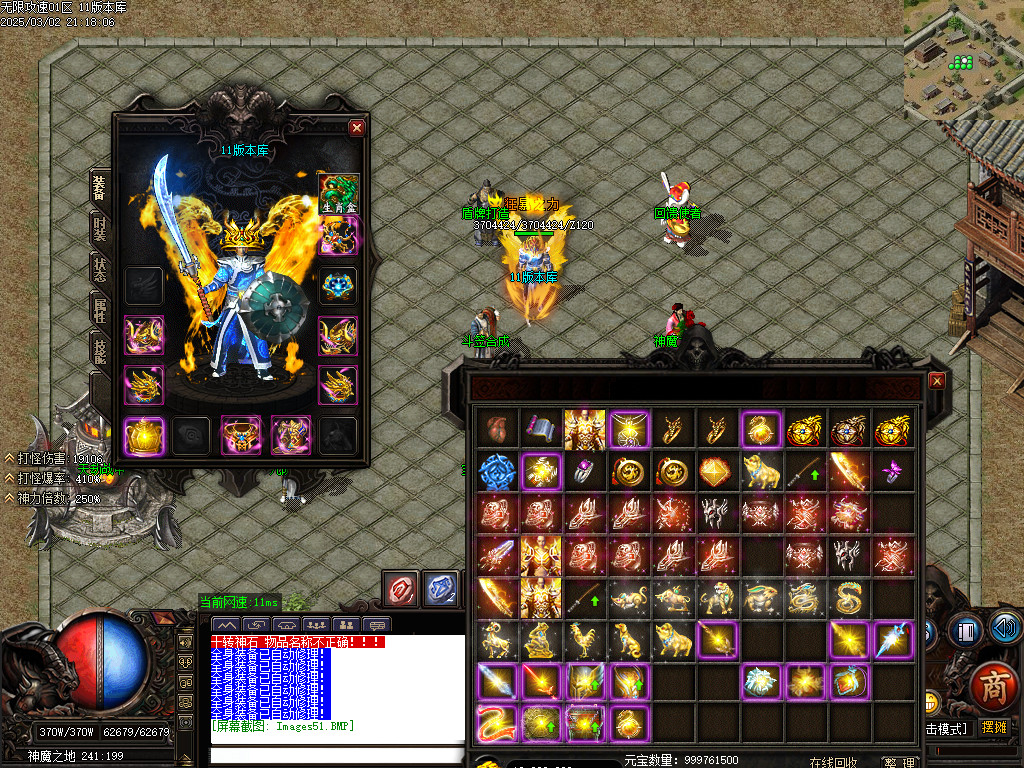The height and width of the screenshot is (768, 1024).
Task: Open the 商 shop round button
Action: [x=992, y=686]
